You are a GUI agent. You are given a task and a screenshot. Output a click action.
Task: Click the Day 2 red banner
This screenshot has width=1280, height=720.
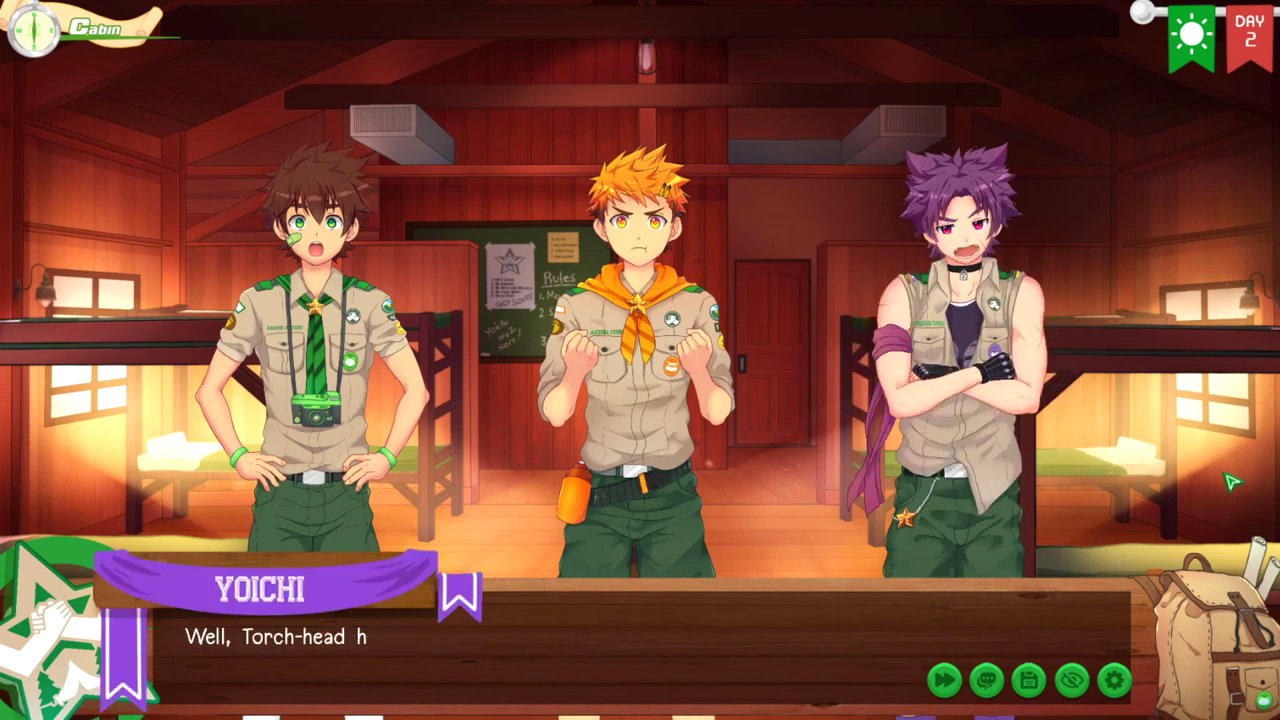1249,34
